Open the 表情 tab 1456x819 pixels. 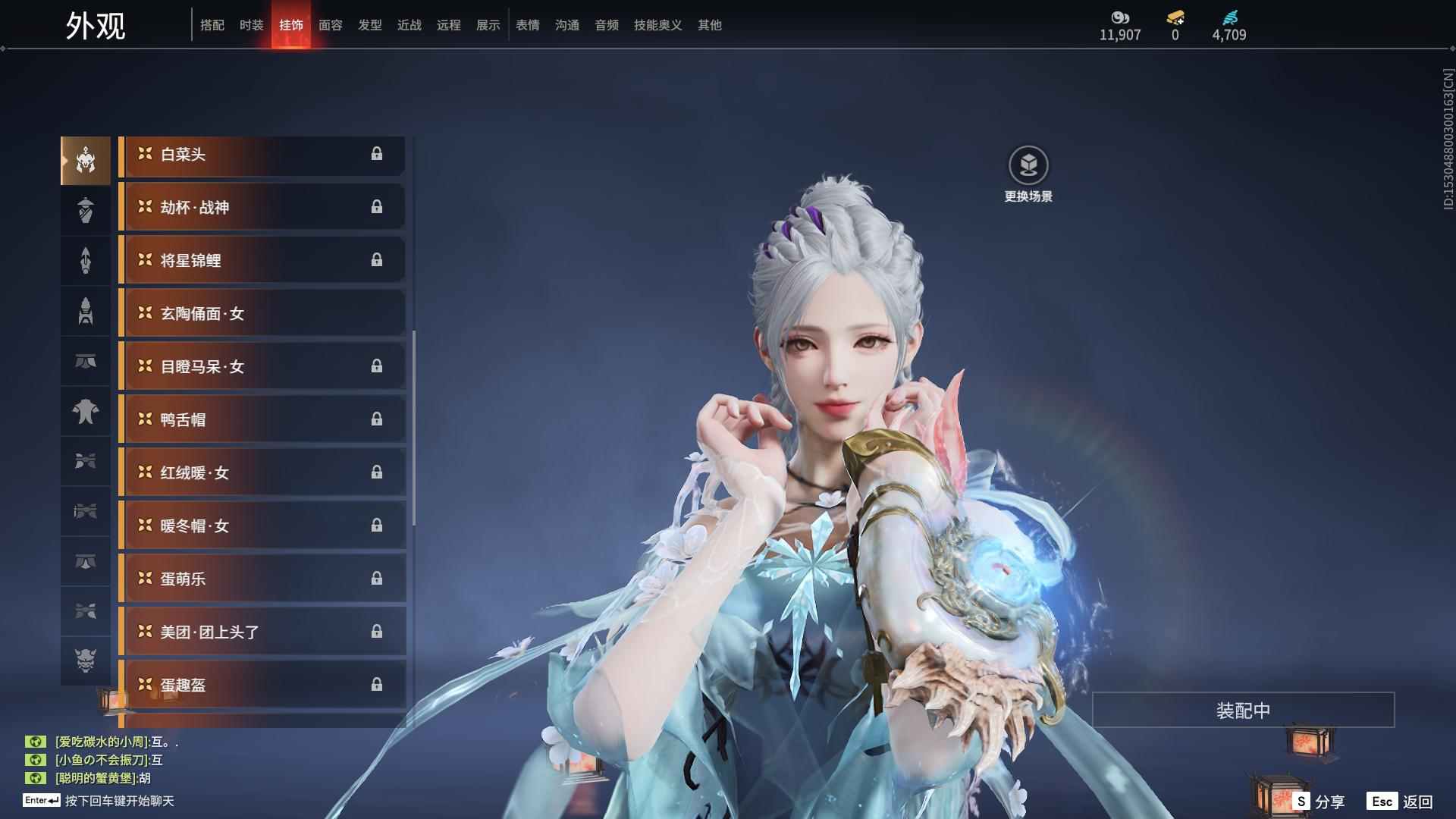coord(528,25)
